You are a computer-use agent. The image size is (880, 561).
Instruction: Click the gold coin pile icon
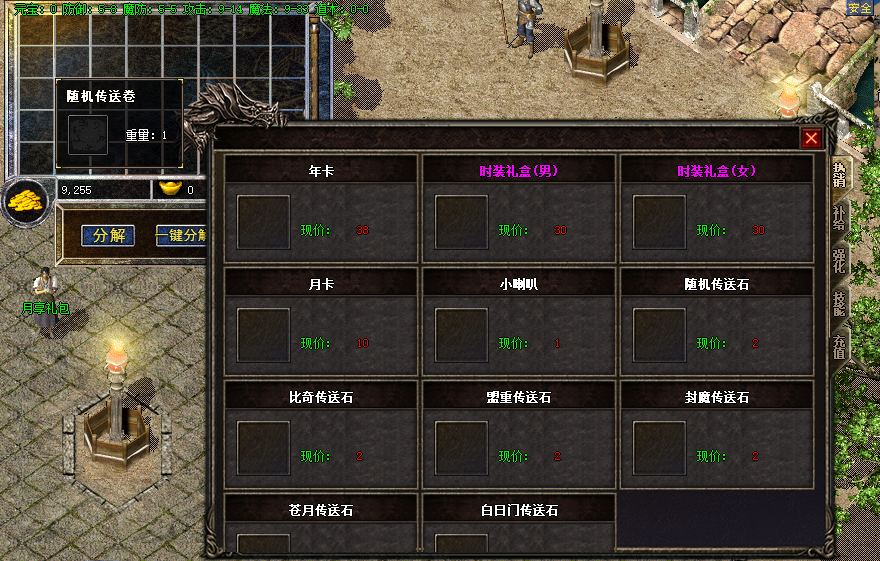[26, 201]
